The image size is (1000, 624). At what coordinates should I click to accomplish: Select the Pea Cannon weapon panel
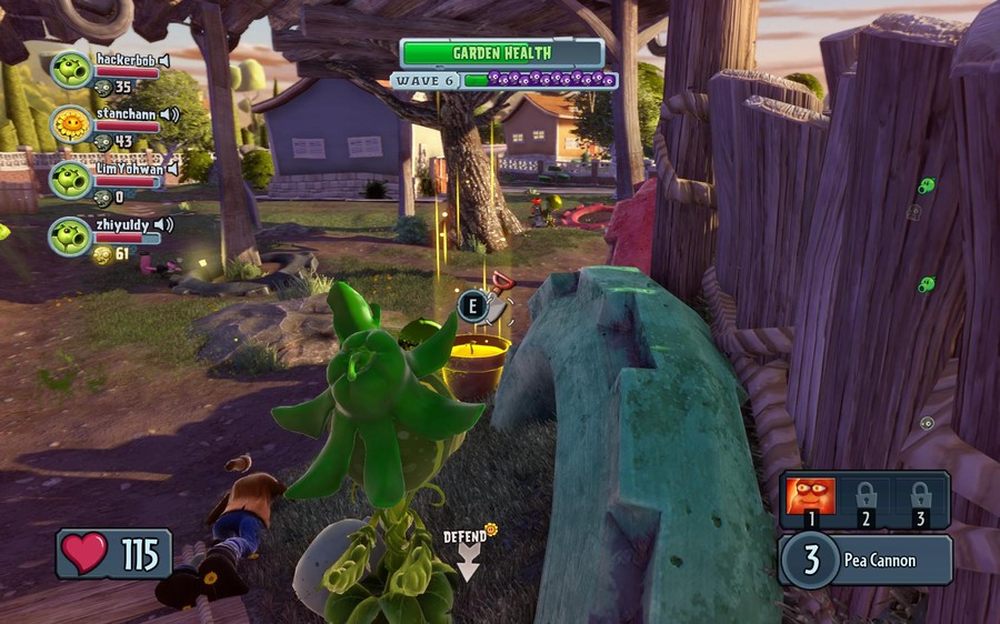point(865,560)
